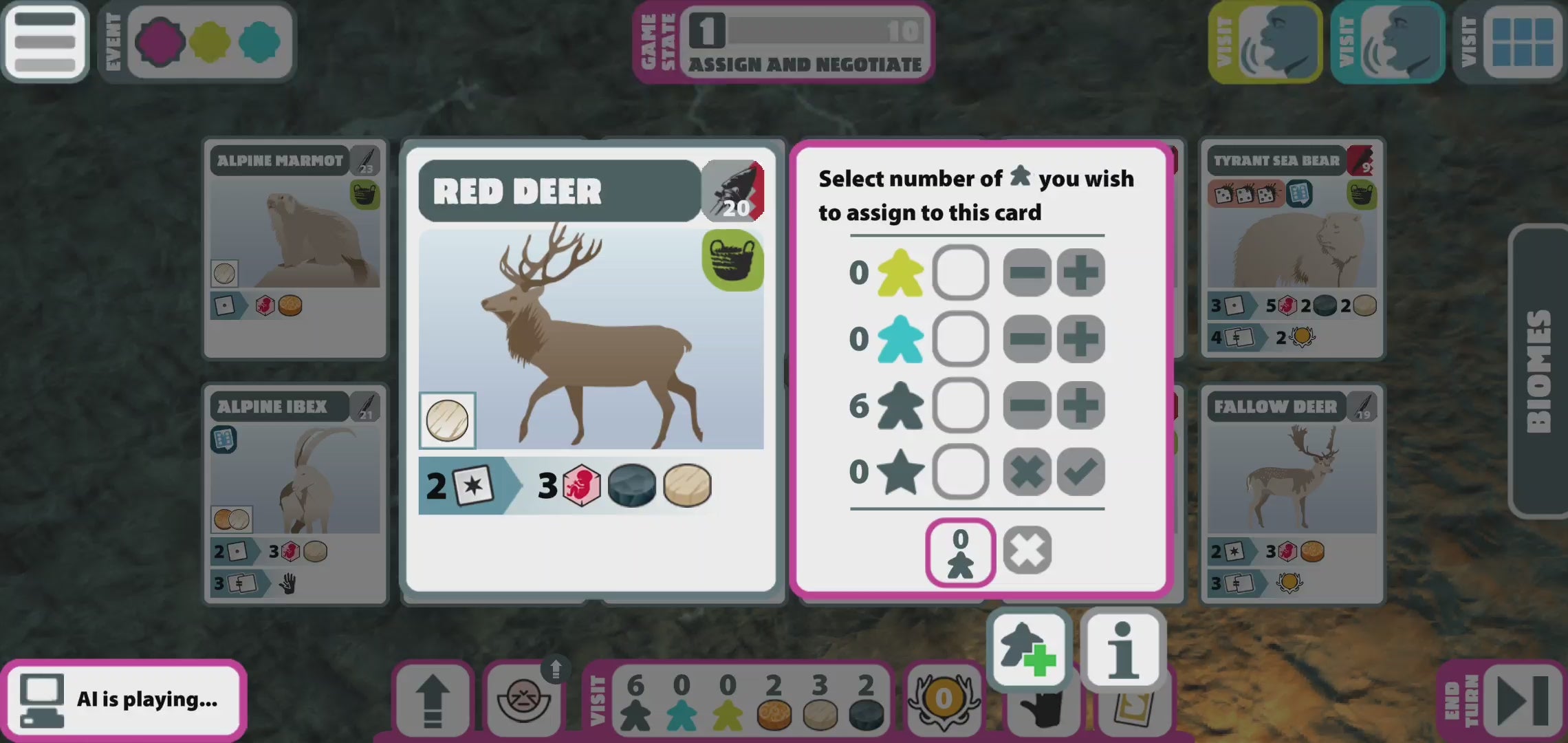Confirm assigning the total meeples

pyautogui.click(x=960, y=552)
